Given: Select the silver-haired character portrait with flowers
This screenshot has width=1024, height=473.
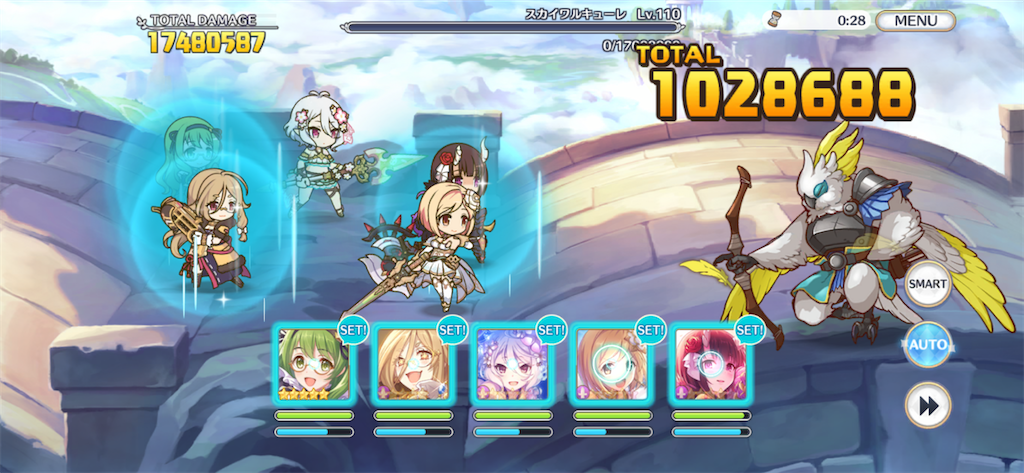Looking at the screenshot, I should point(511,363).
